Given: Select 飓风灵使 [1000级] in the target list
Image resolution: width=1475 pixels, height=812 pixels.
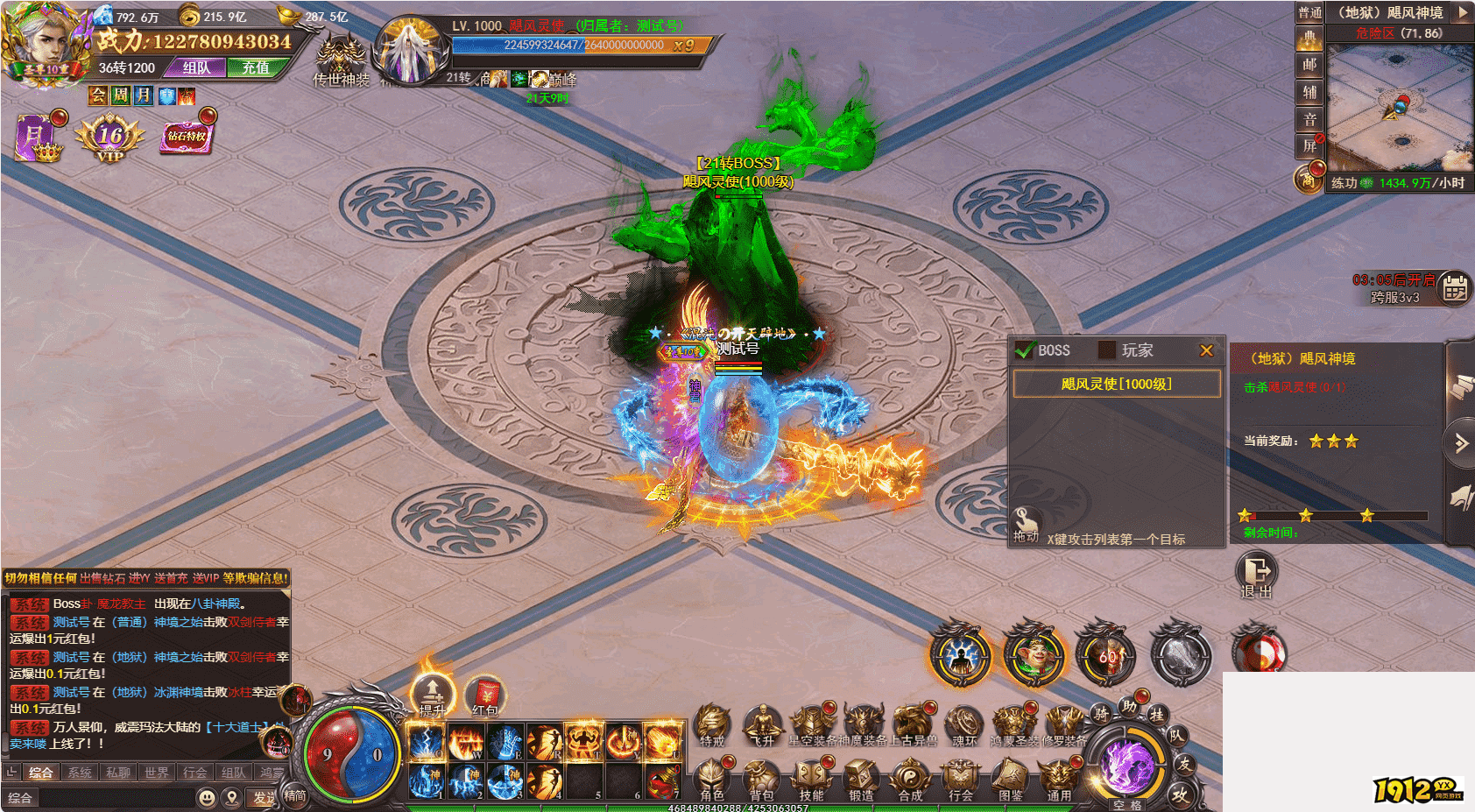Looking at the screenshot, I should pos(1116,384).
